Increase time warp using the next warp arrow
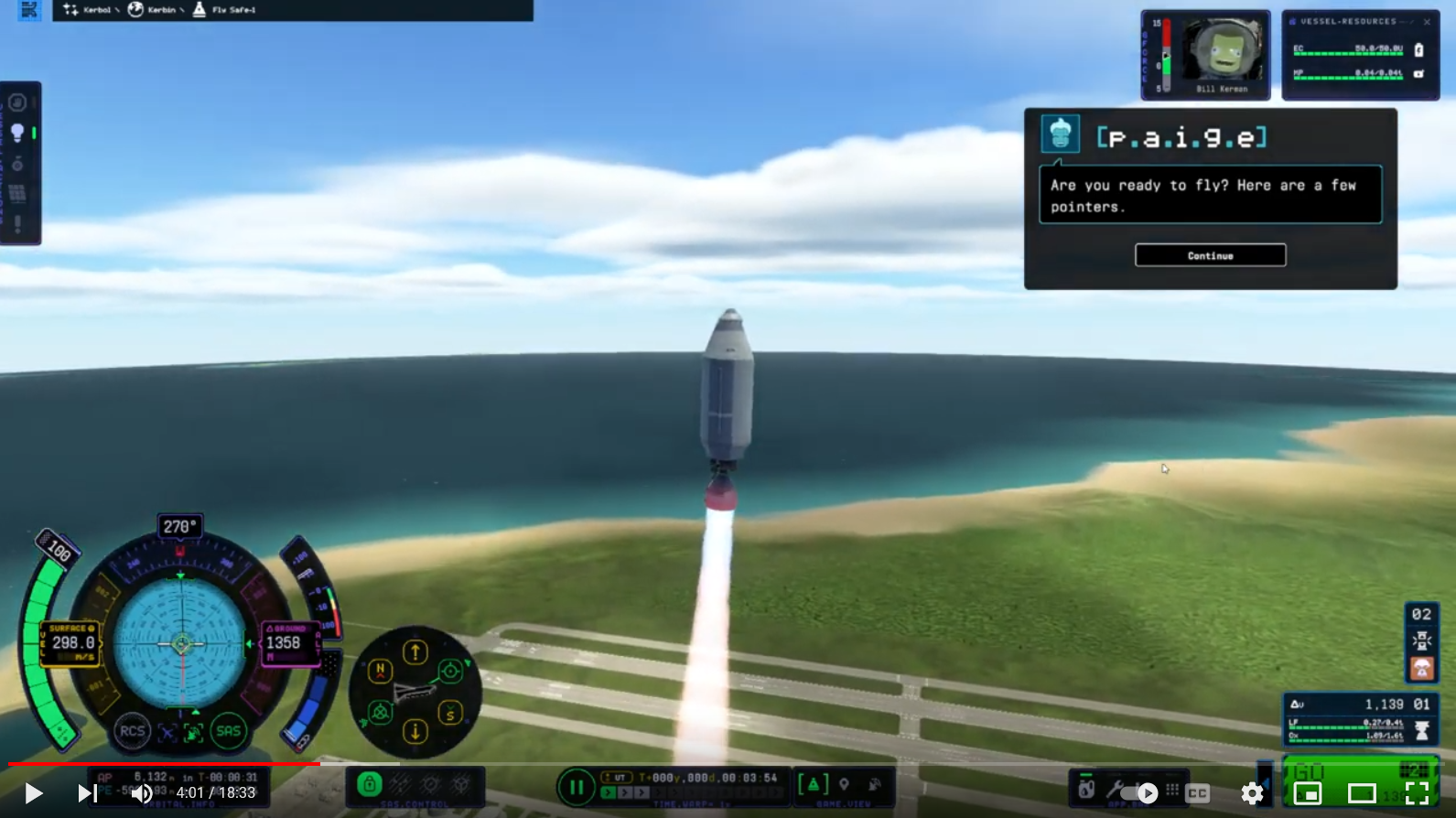1456x818 pixels. point(626,791)
